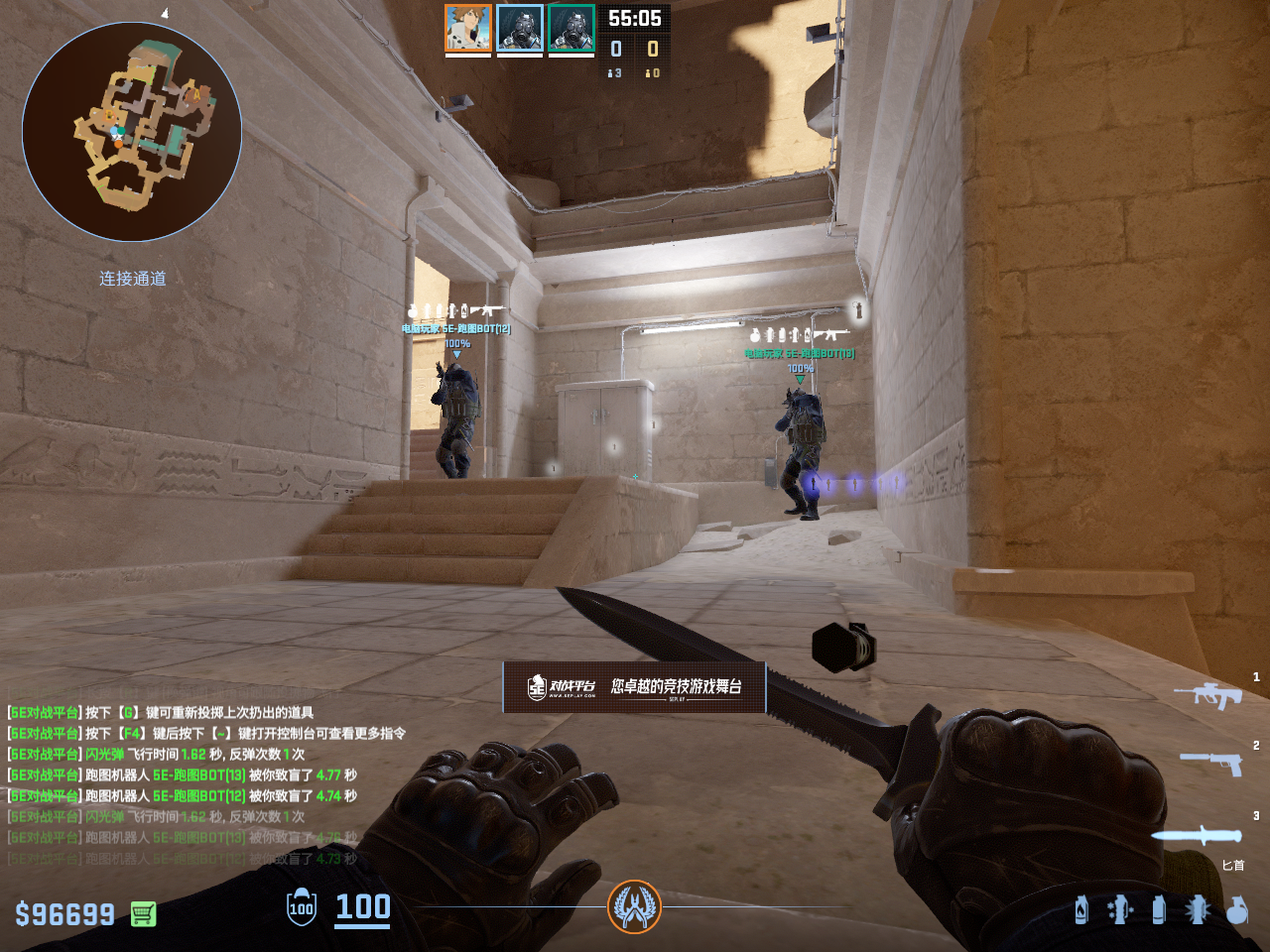Select the orange-bordered anime player avatar

(x=468, y=28)
